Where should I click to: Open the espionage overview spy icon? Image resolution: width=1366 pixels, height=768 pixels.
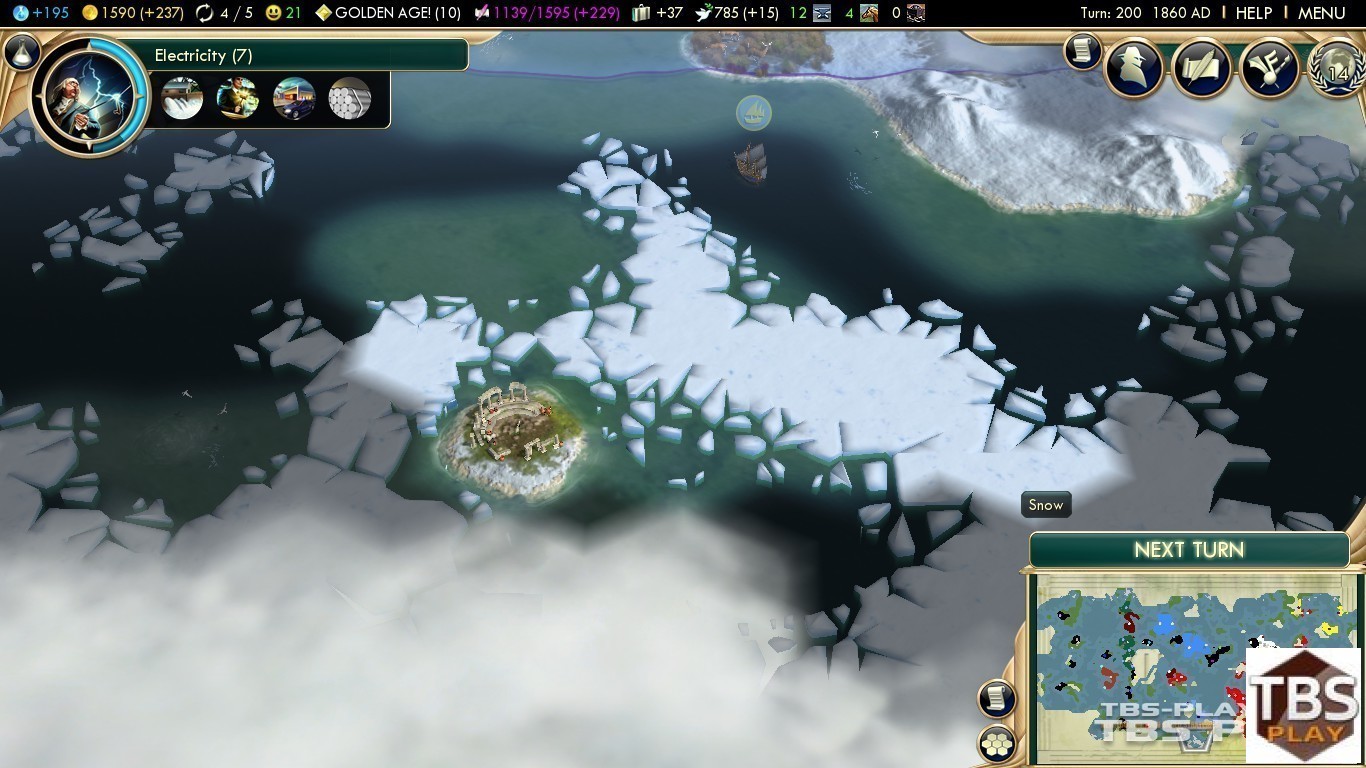[x=1134, y=68]
